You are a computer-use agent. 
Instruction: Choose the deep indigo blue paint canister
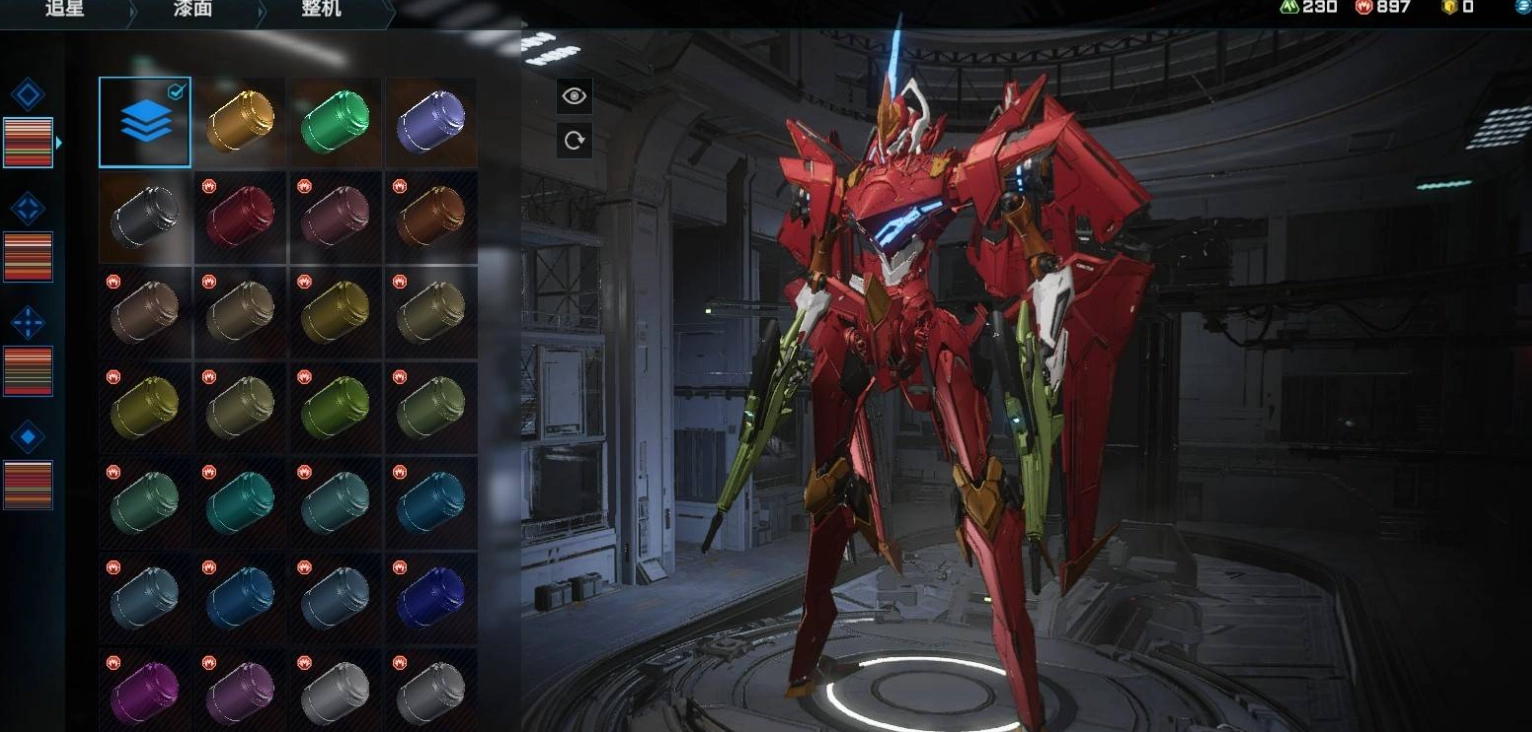(x=431, y=598)
